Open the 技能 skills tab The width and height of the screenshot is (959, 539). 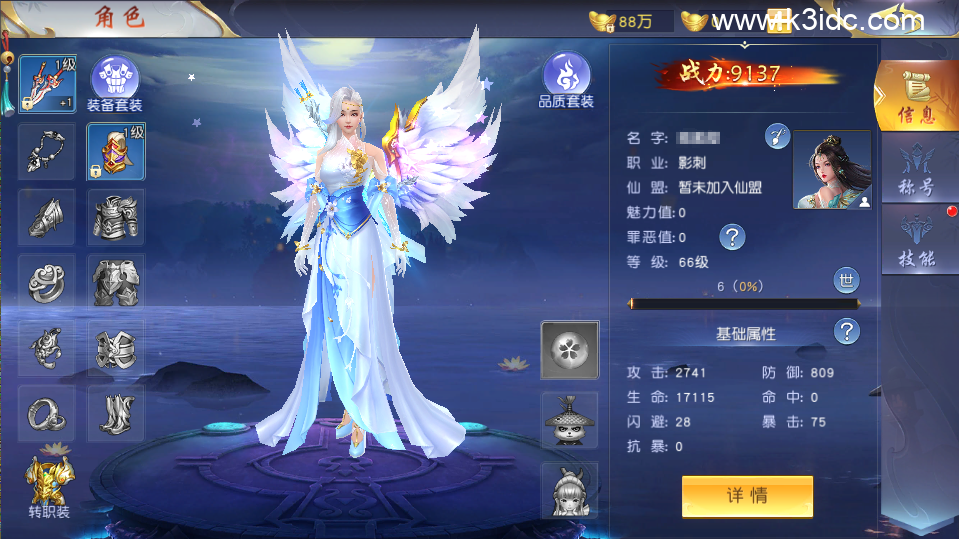[916, 243]
